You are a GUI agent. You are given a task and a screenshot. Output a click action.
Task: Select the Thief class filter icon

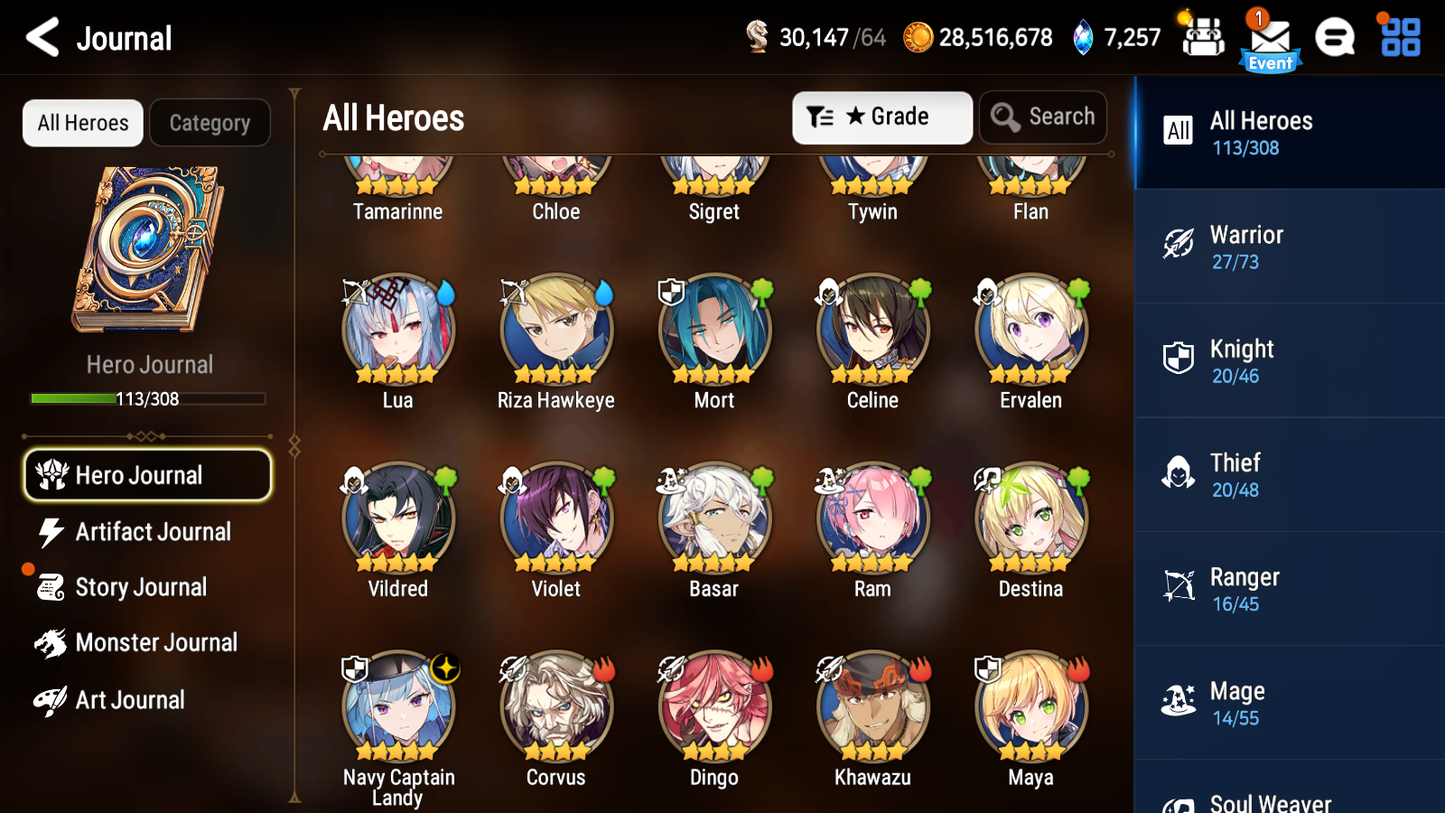1179,472
